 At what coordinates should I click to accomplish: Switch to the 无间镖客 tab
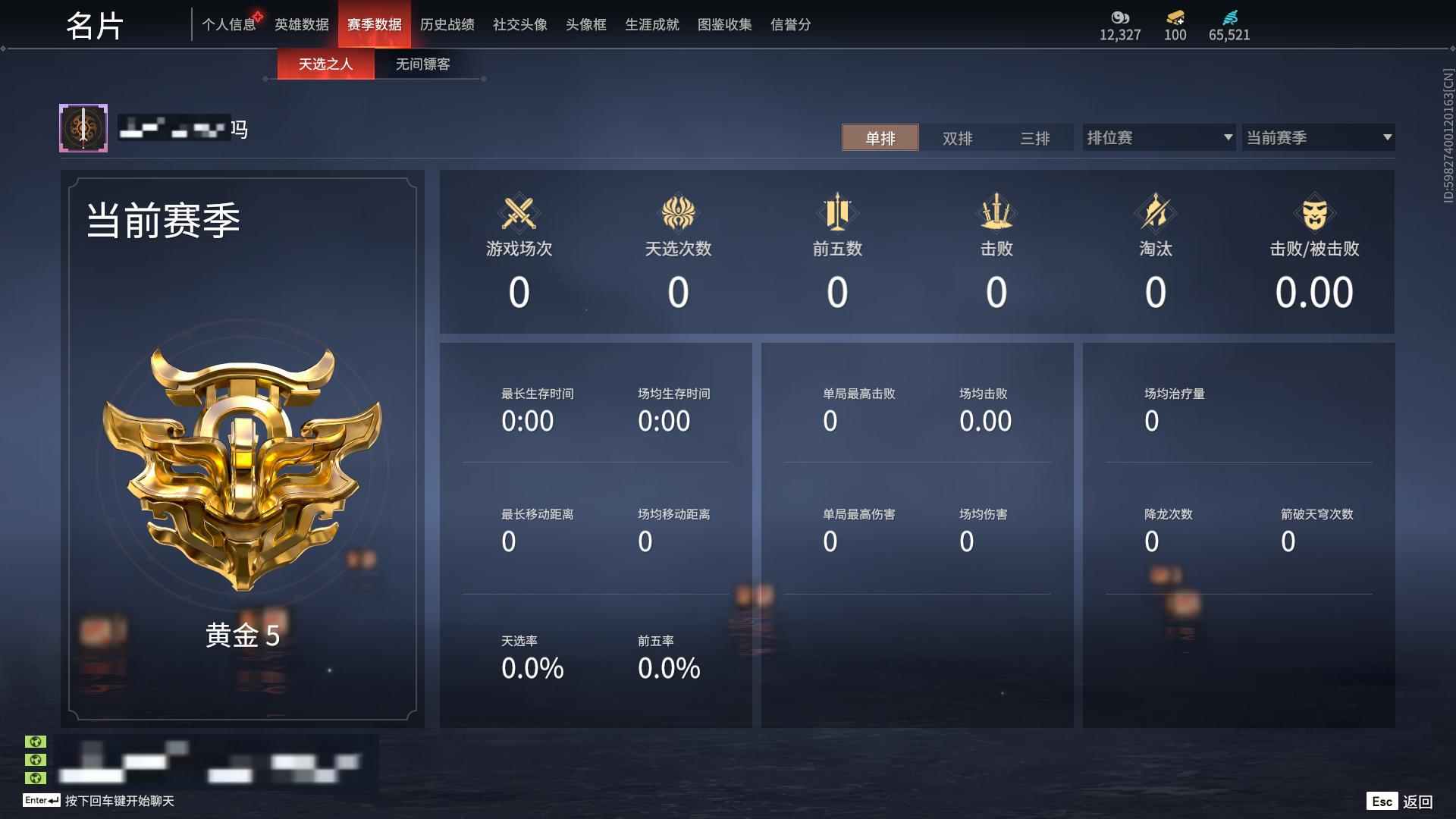[x=421, y=64]
